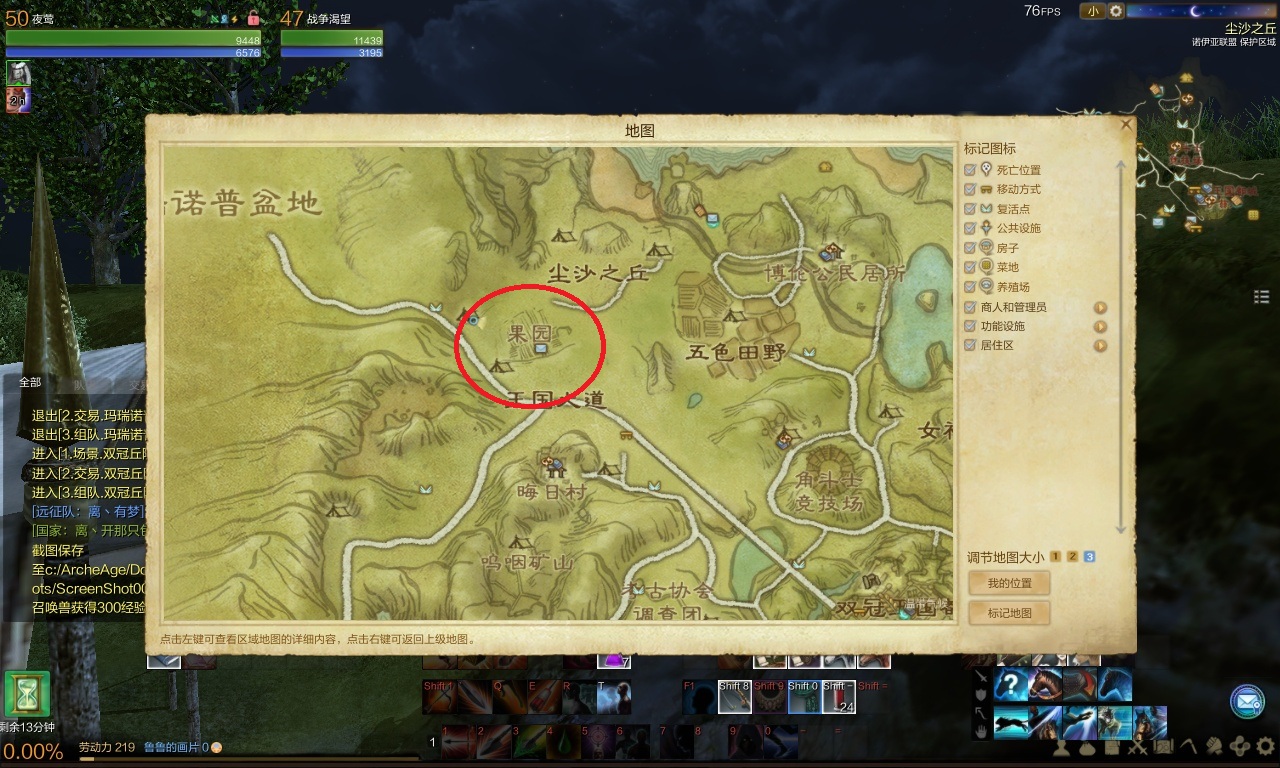This screenshot has width=1280, height=768.
Task: Click the hourglass icon above 剩余13分钟
Action: click(x=26, y=694)
